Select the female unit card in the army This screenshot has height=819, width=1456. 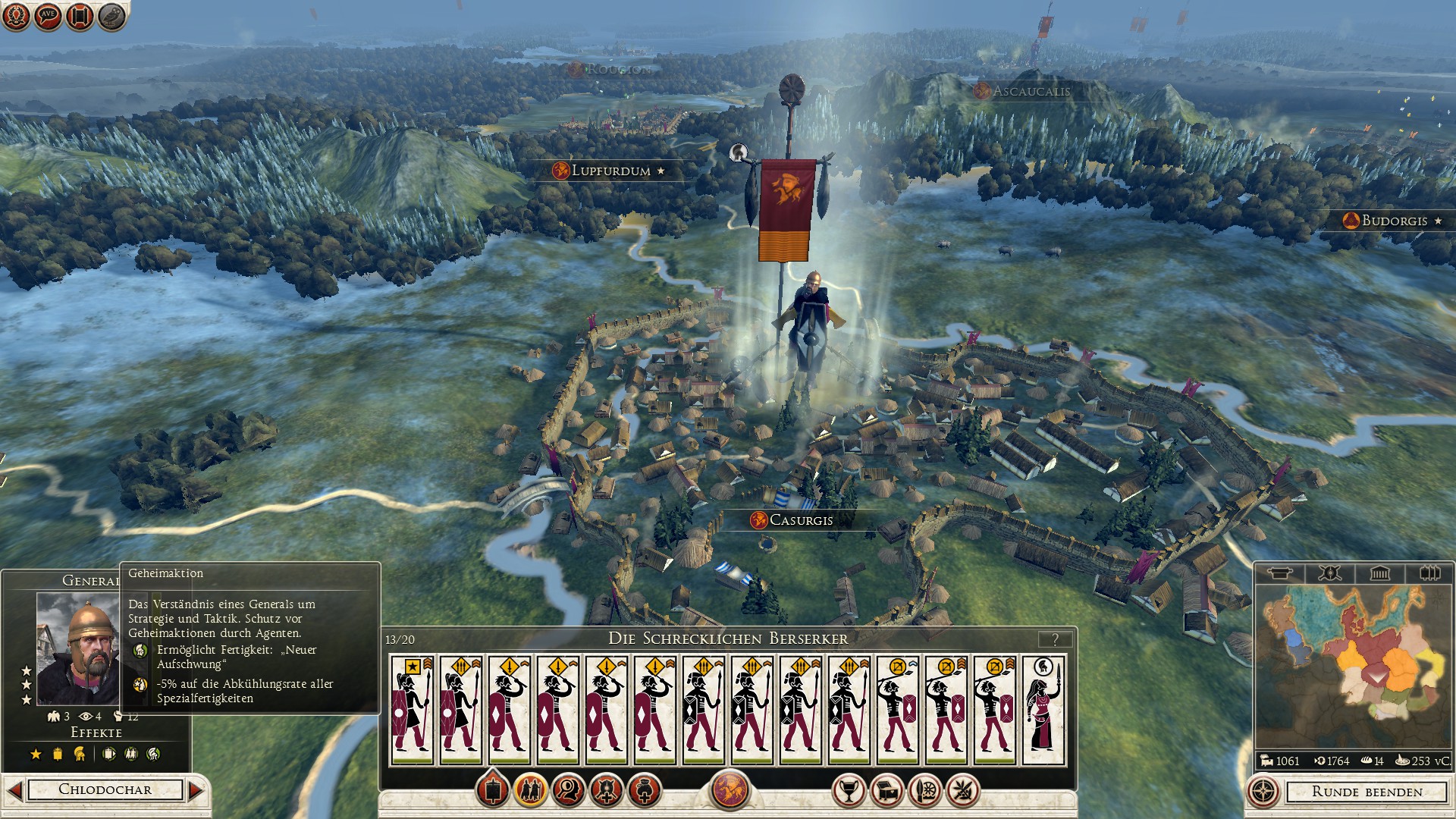click(1043, 711)
